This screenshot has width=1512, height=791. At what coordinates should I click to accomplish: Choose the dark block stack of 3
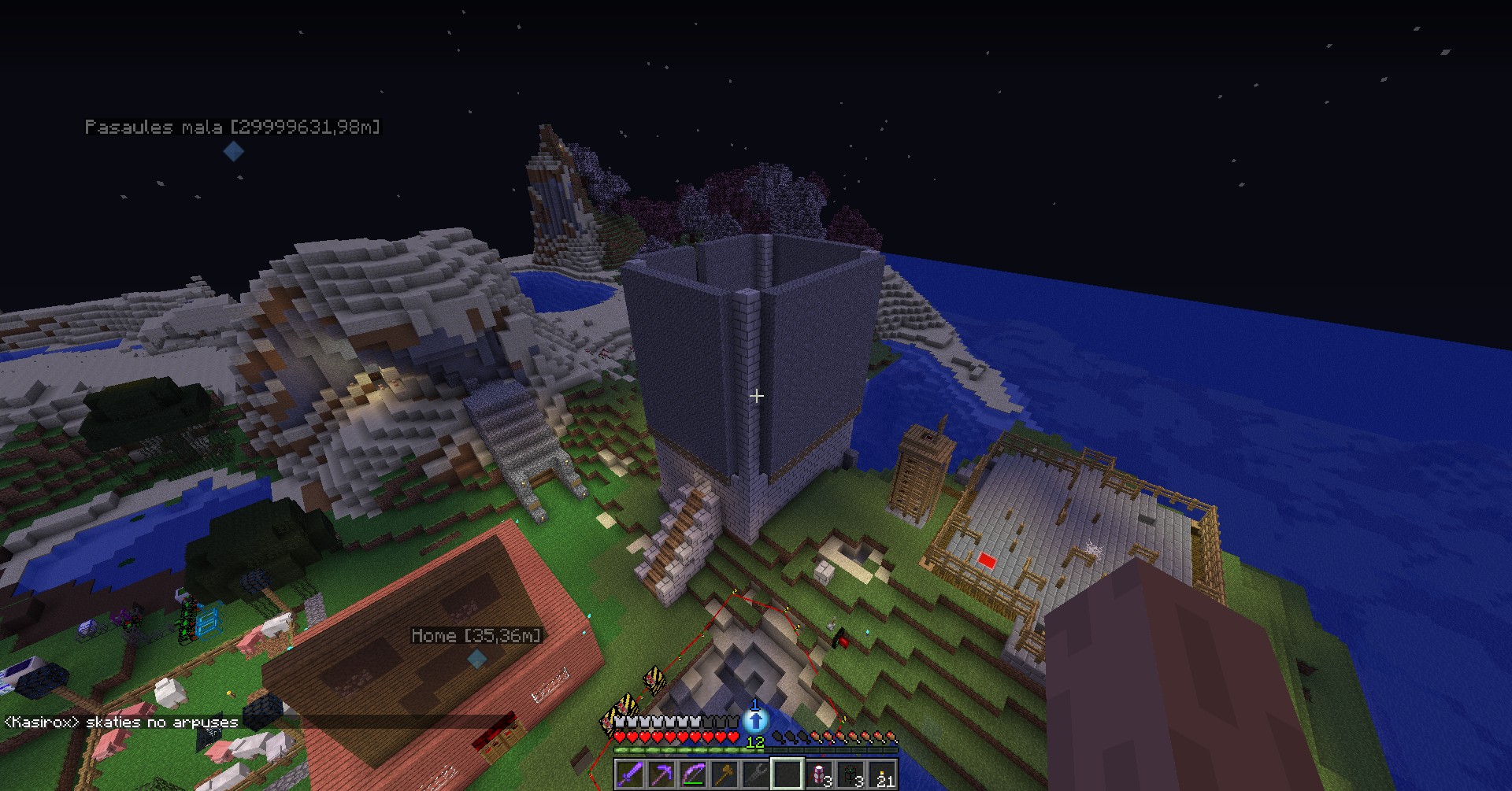[x=850, y=774]
